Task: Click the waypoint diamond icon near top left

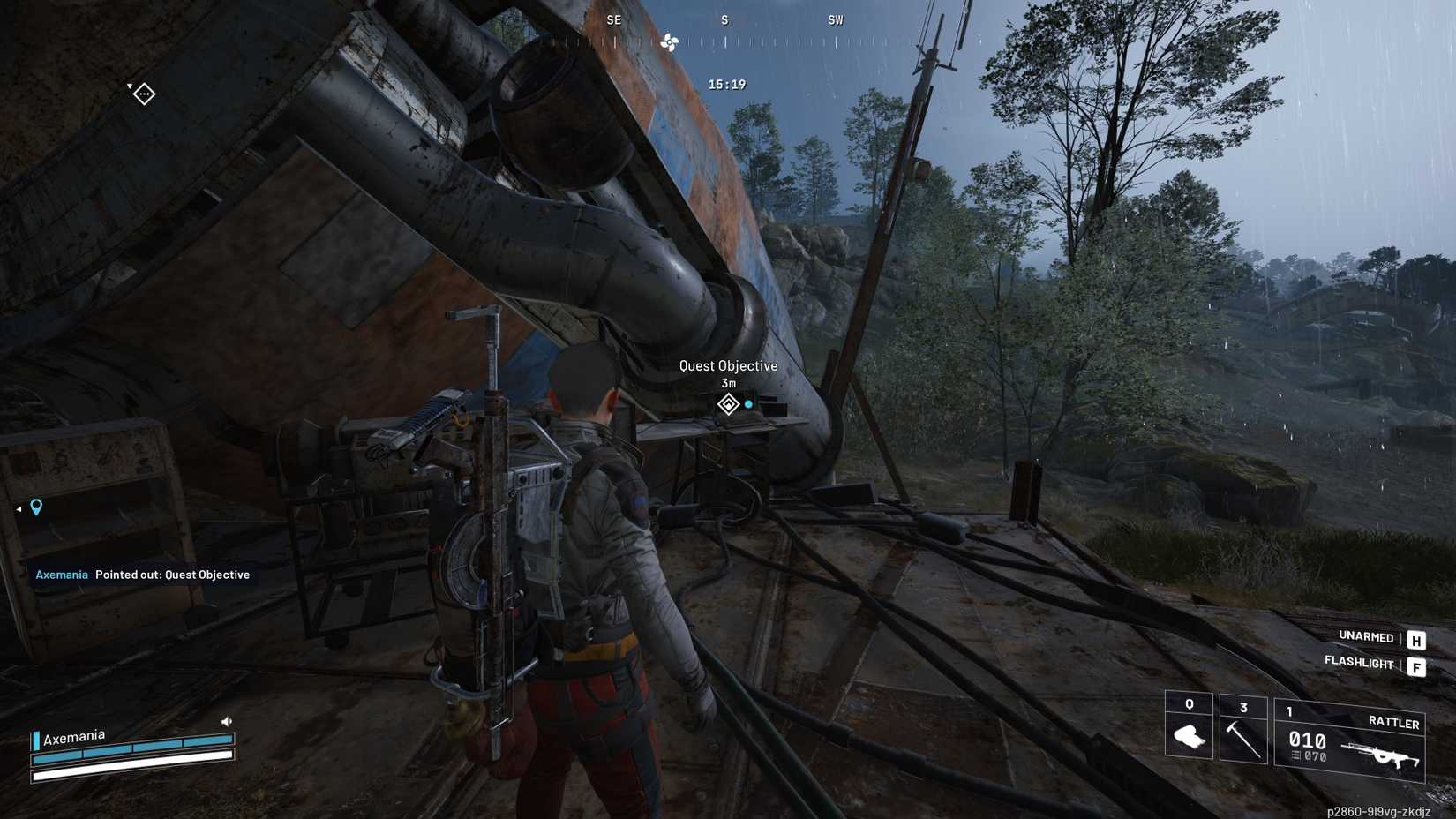Action: [x=143, y=93]
